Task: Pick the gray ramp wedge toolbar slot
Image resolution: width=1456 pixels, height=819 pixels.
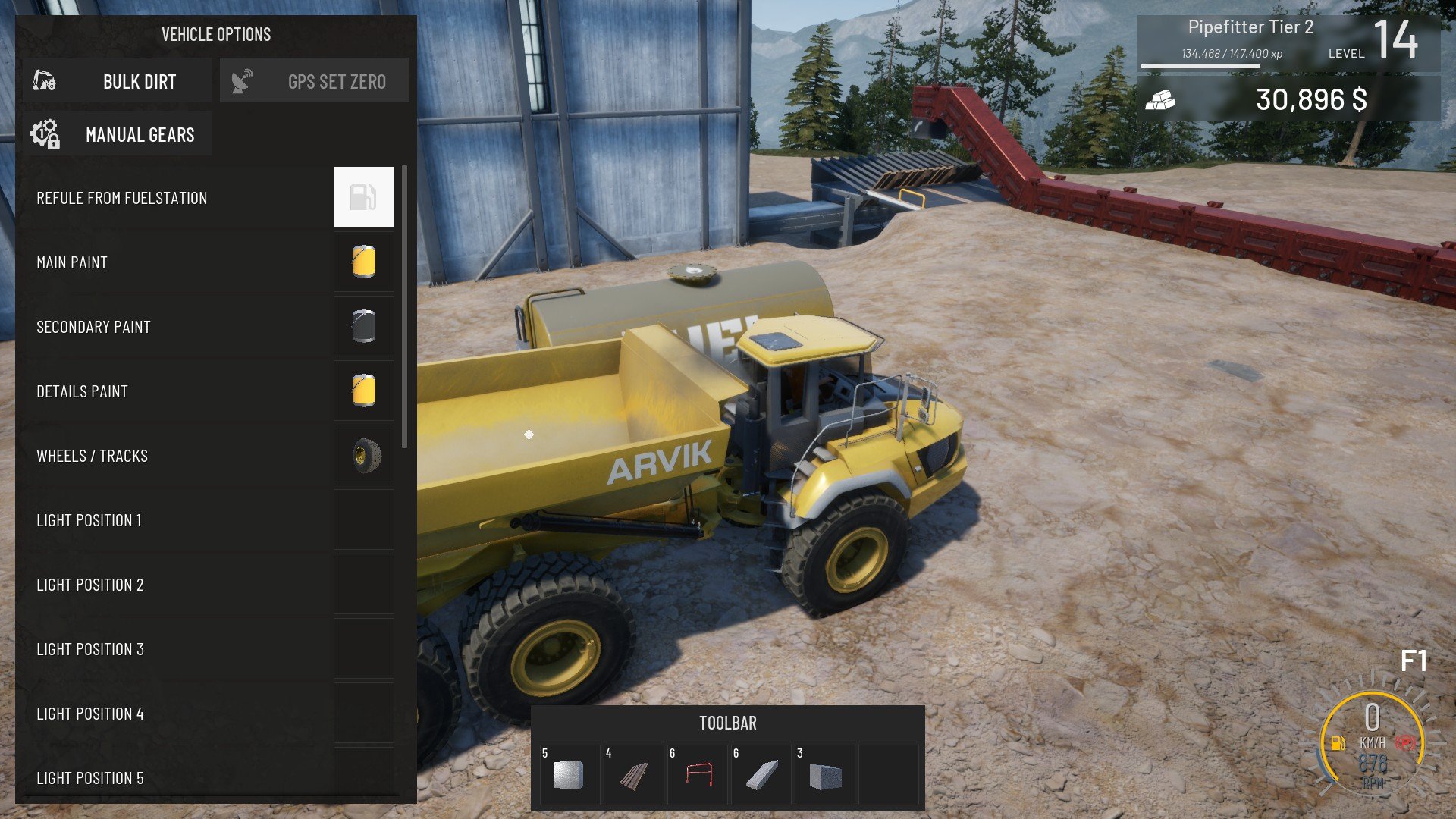Action: (x=761, y=775)
